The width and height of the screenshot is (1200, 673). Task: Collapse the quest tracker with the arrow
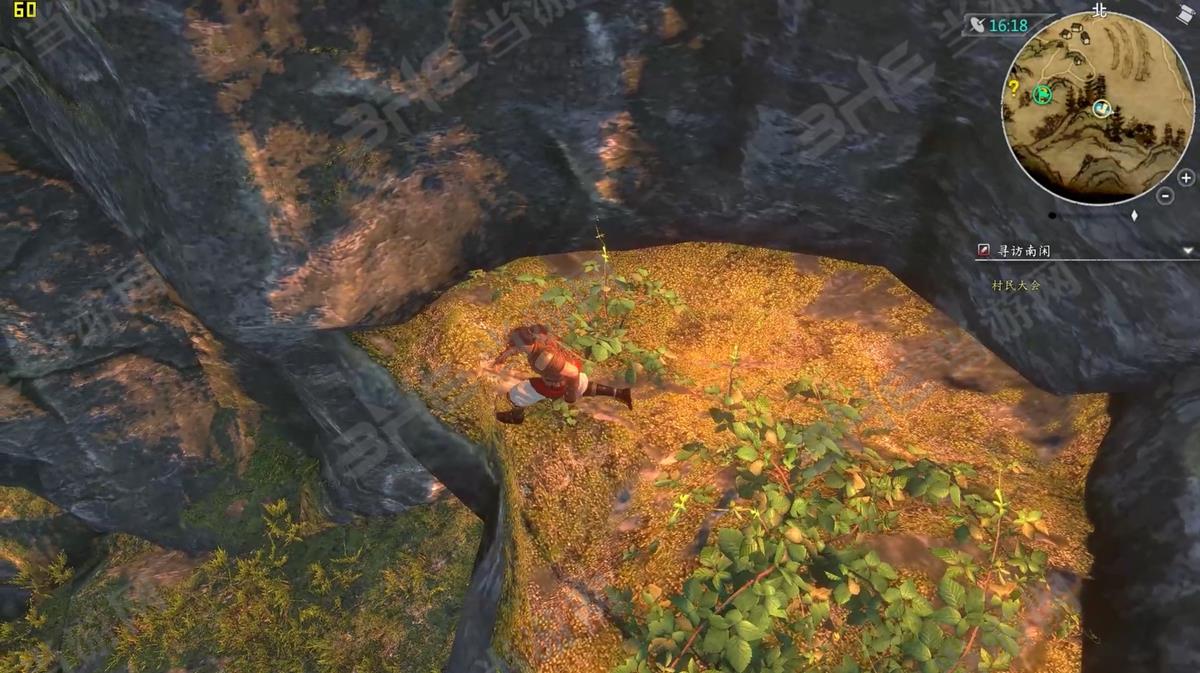[x=1187, y=251]
